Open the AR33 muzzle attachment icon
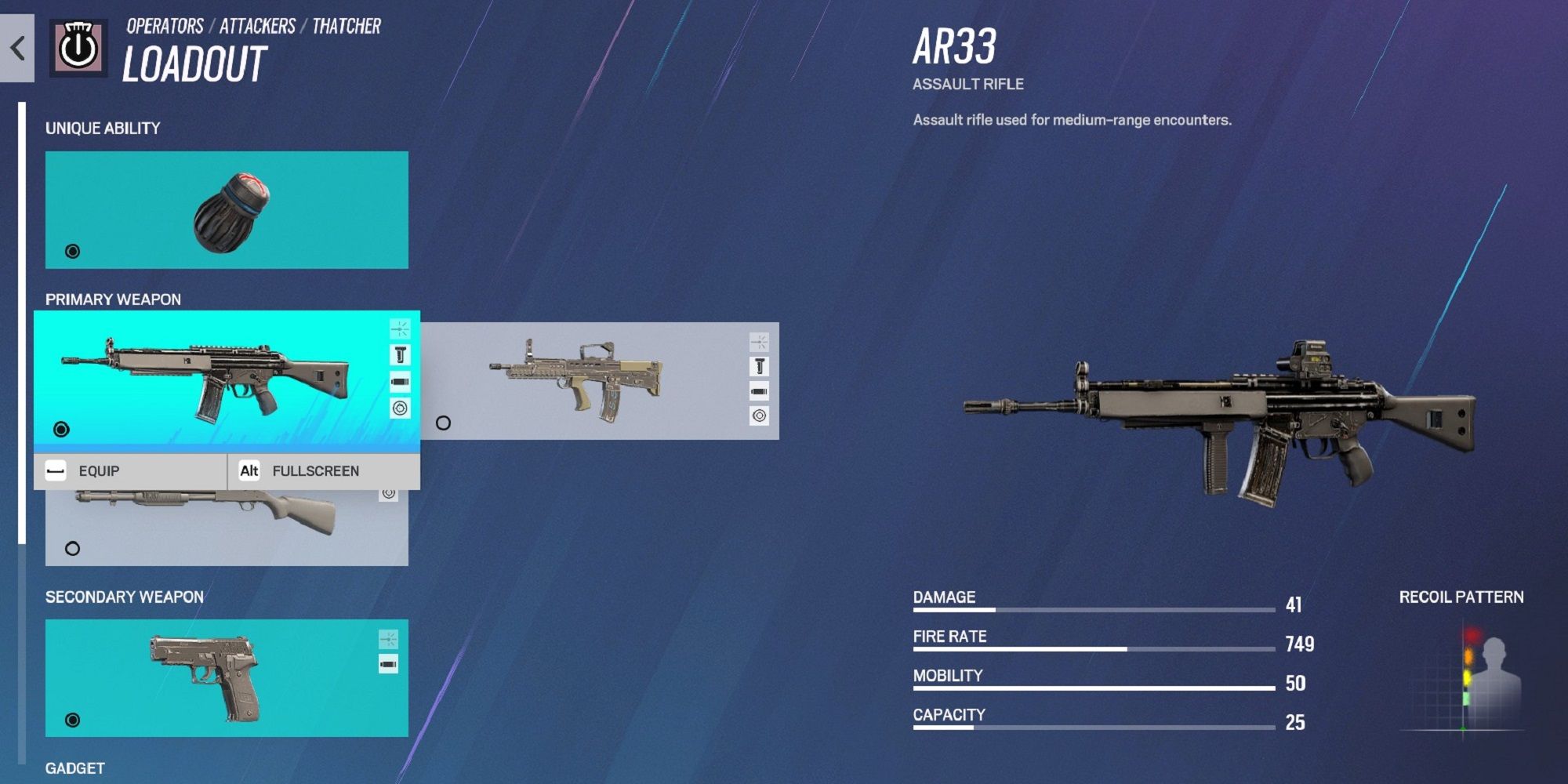 [401, 329]
